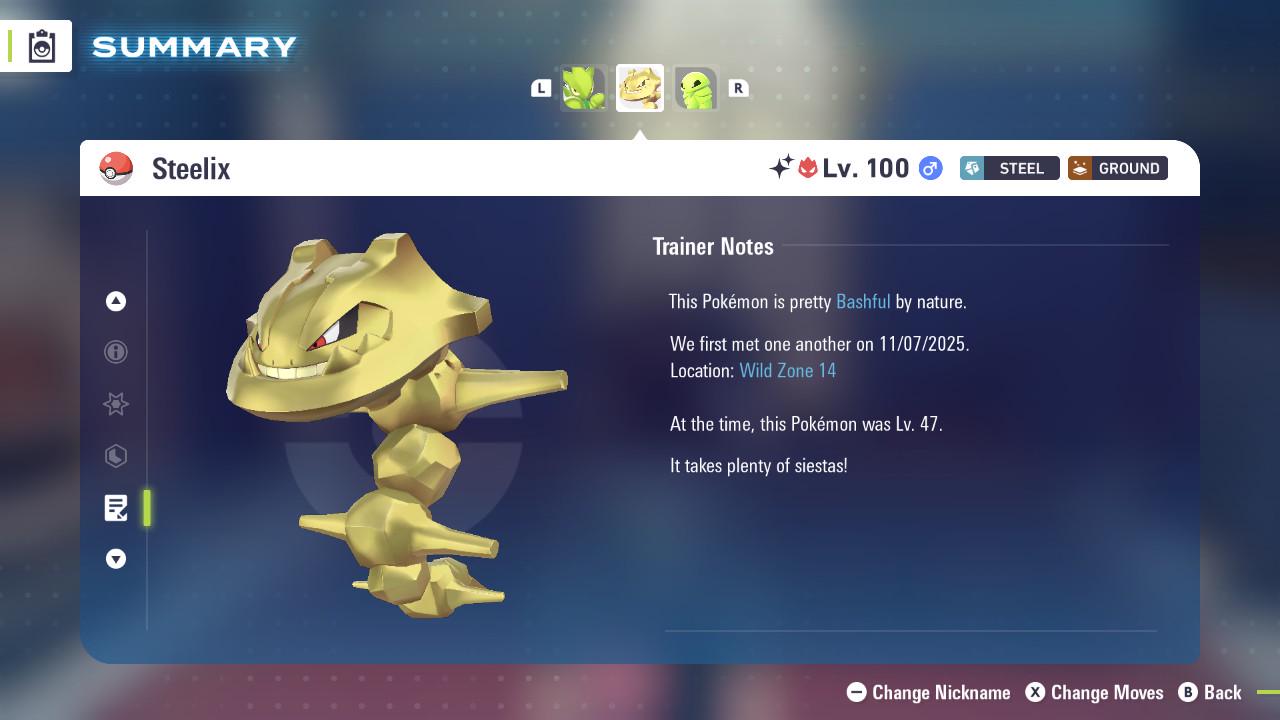
Task: Click the L shoulder button indicator
Action: (541, 88)
